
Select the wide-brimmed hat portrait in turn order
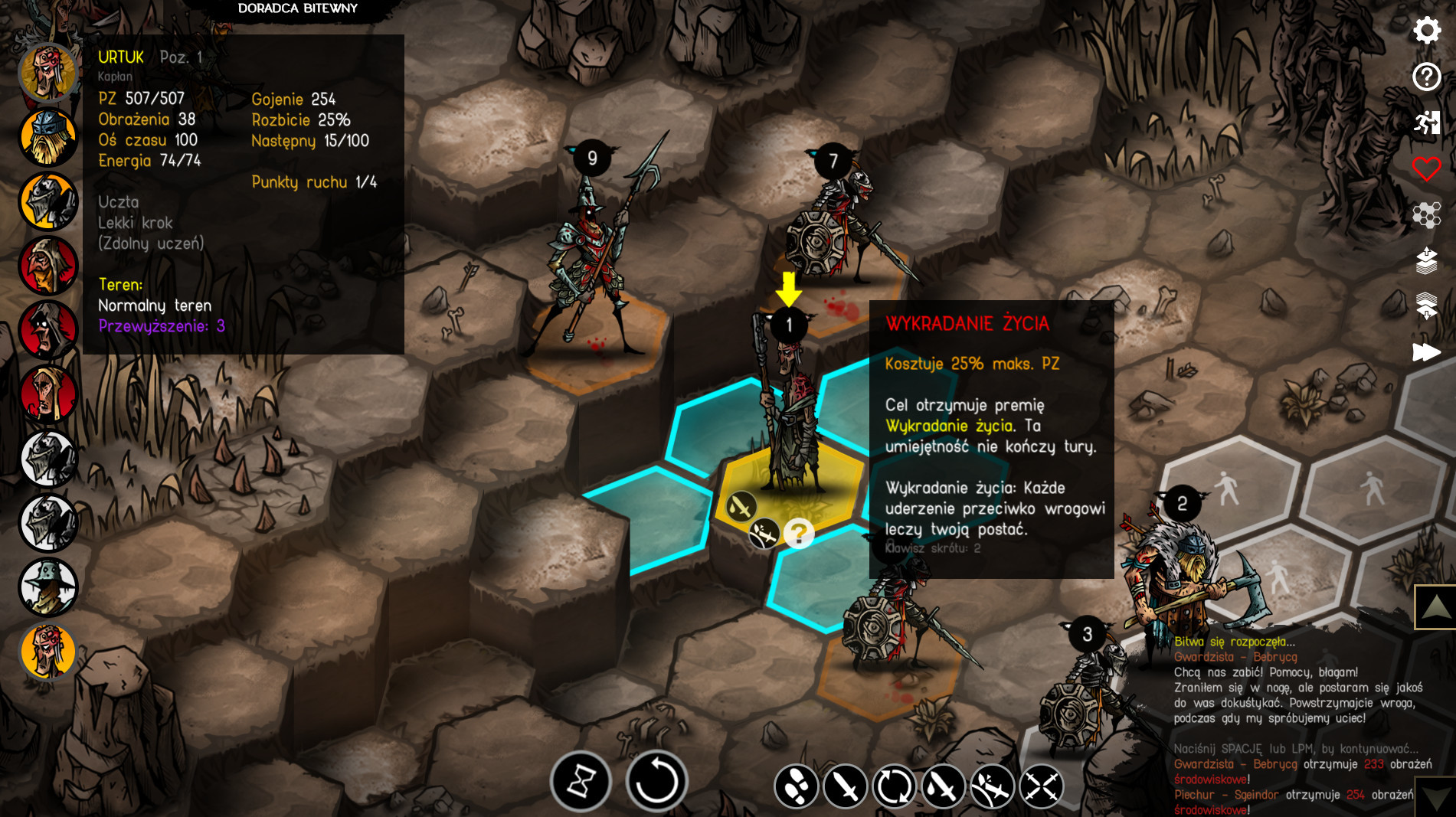point(48,587)
